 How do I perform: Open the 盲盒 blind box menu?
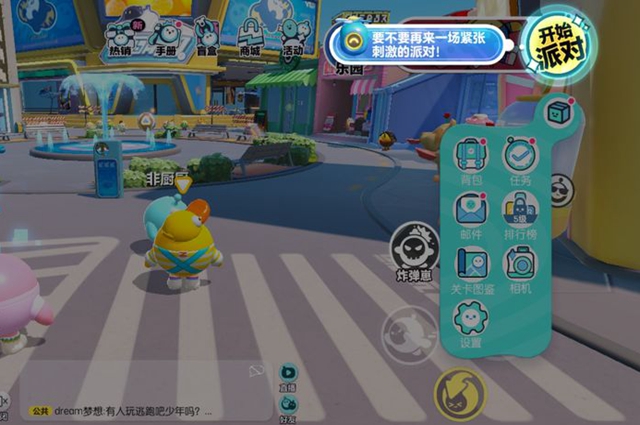pos(206,36)
